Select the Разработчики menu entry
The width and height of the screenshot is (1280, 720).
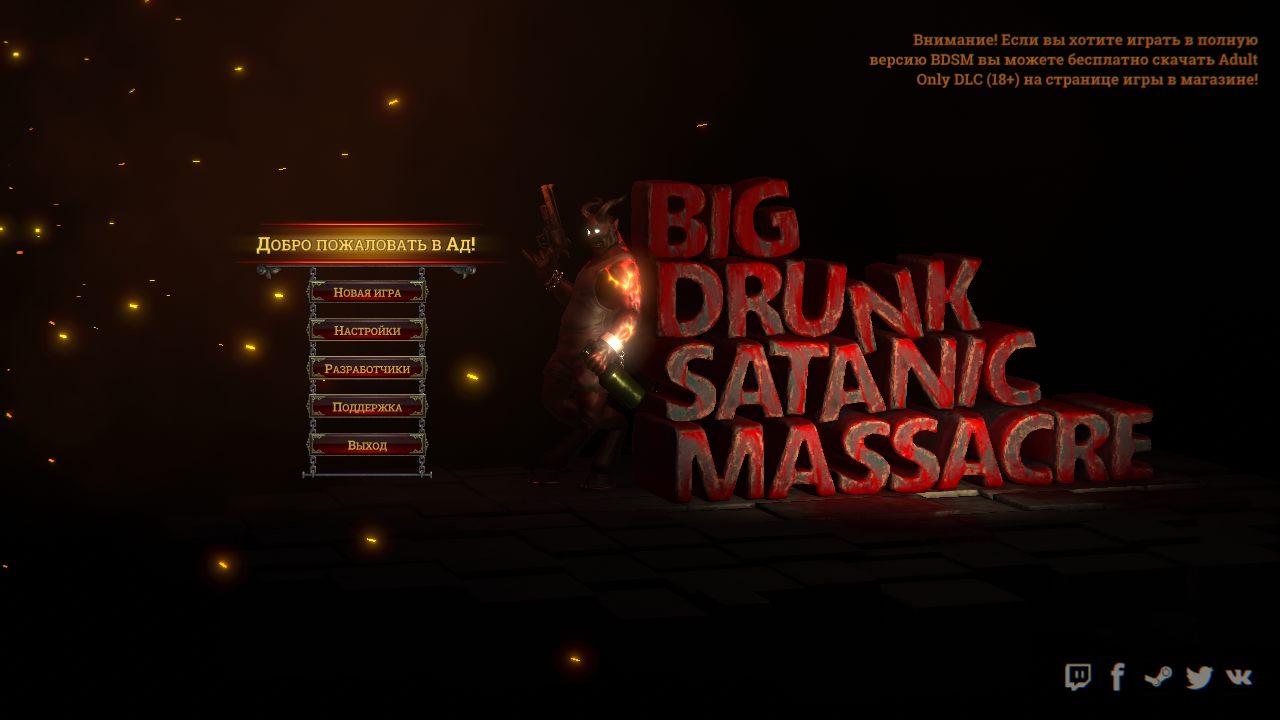366,368
